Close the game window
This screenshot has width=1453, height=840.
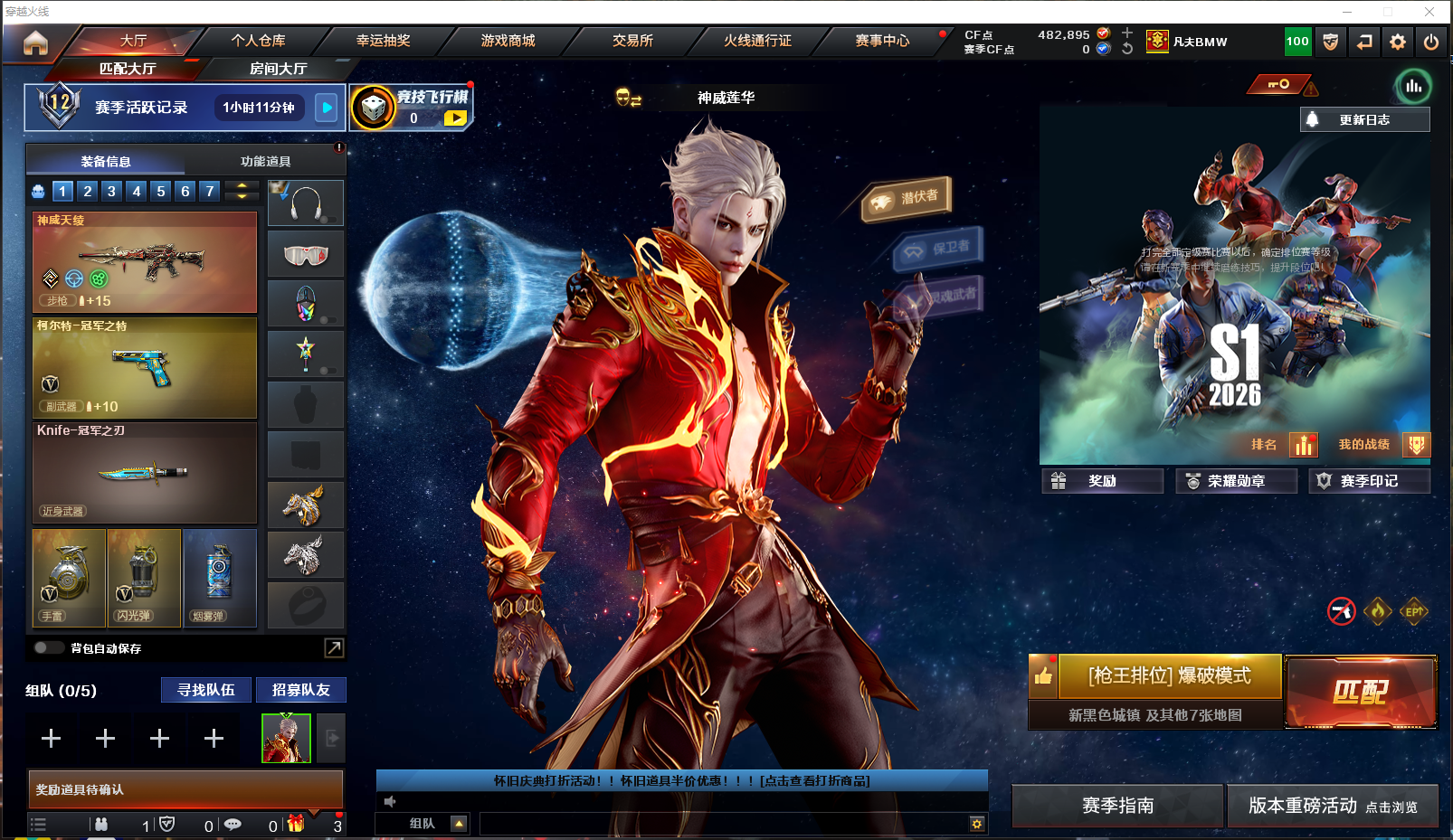[1429, 12]
